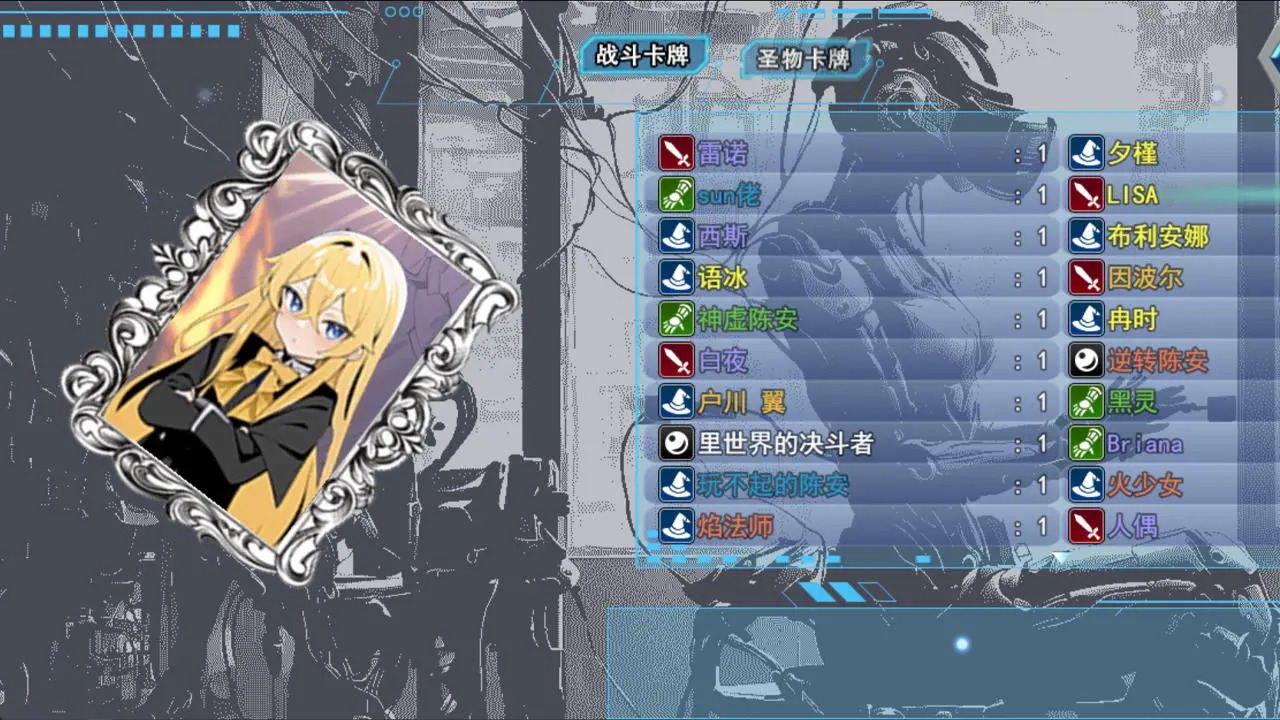This screenshot has width=1280, height=720.
Task: Click the sword icon next to 白夜
Action: 675,361
